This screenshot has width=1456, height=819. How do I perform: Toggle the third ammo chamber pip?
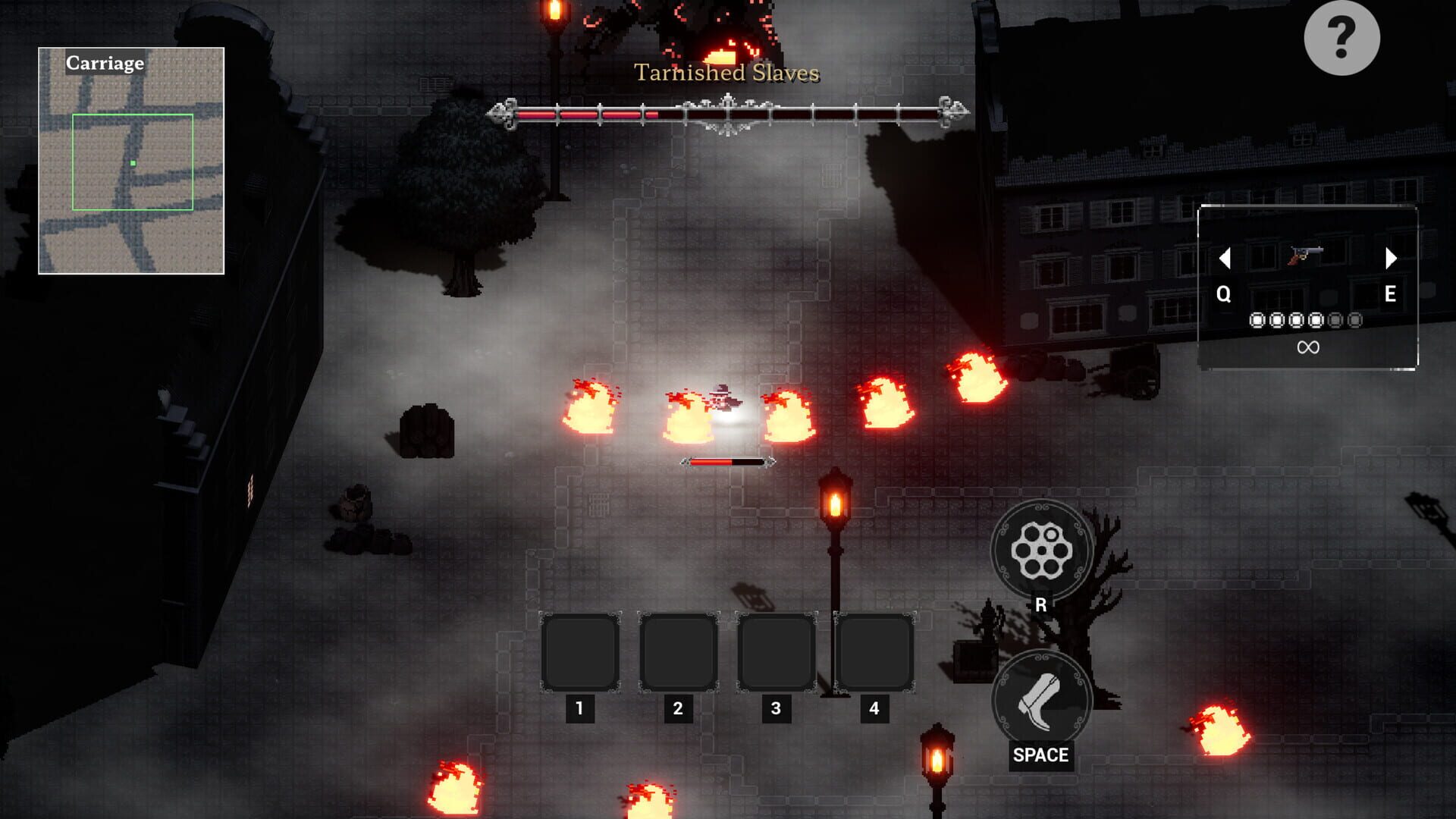tap(1297, 321)
